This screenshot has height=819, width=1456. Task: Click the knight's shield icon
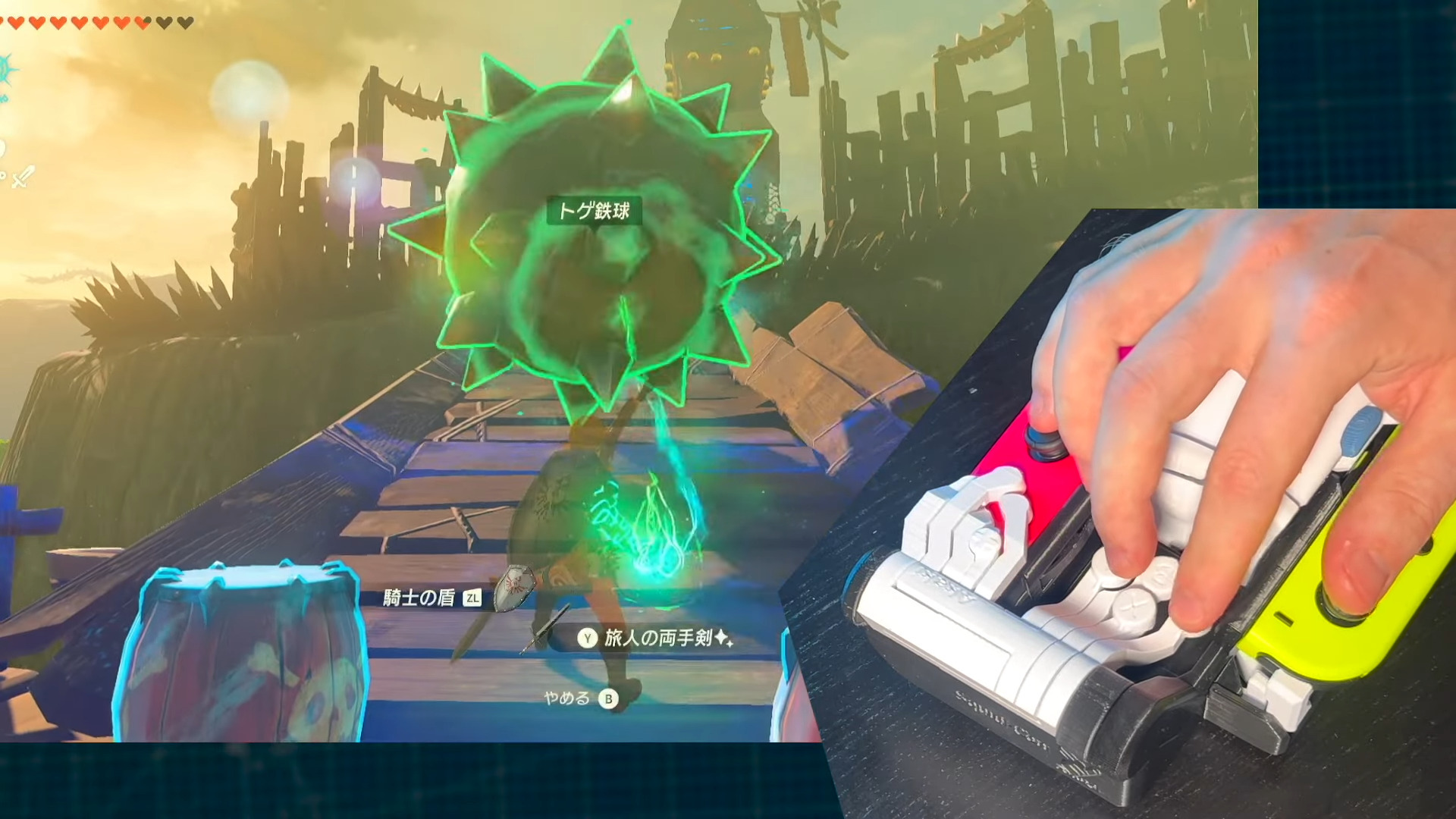514,587
